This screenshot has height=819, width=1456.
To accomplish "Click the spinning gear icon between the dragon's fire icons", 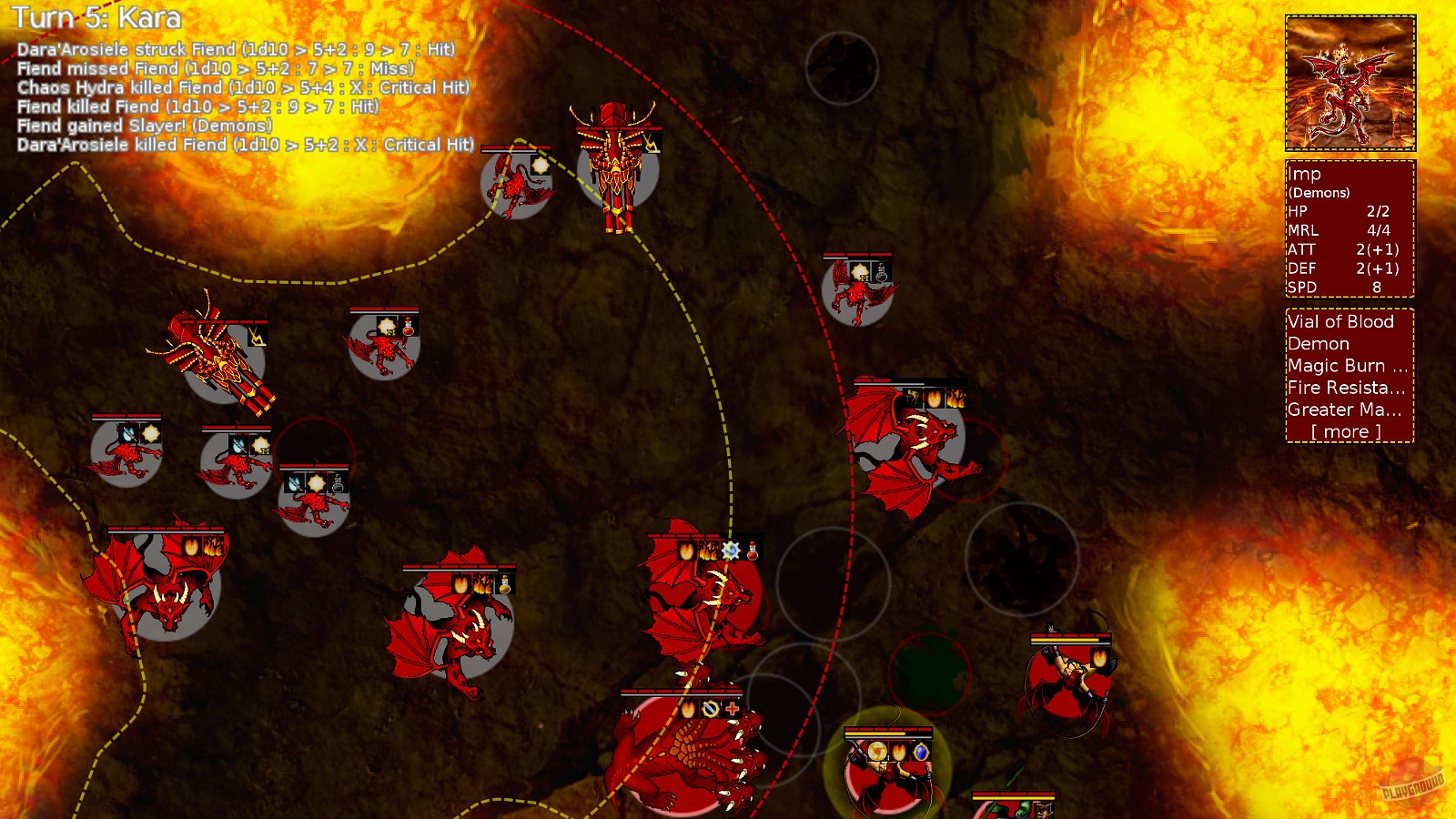I will (x=731, y=551).
